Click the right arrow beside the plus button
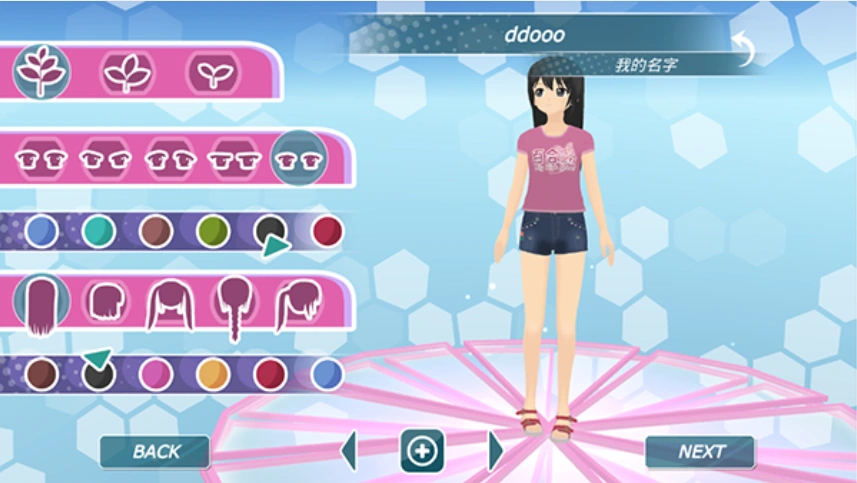857x483 pixels. pos(495,451)
